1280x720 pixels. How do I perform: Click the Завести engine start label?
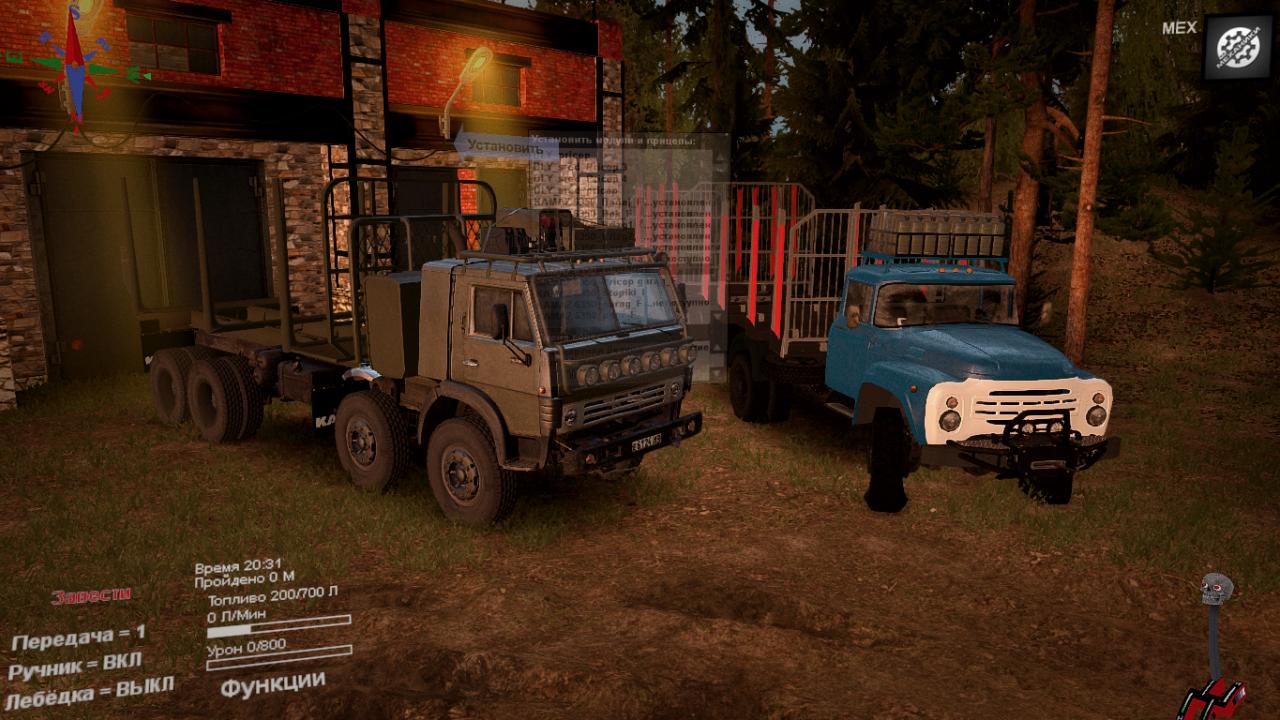[x=91, y=596]
